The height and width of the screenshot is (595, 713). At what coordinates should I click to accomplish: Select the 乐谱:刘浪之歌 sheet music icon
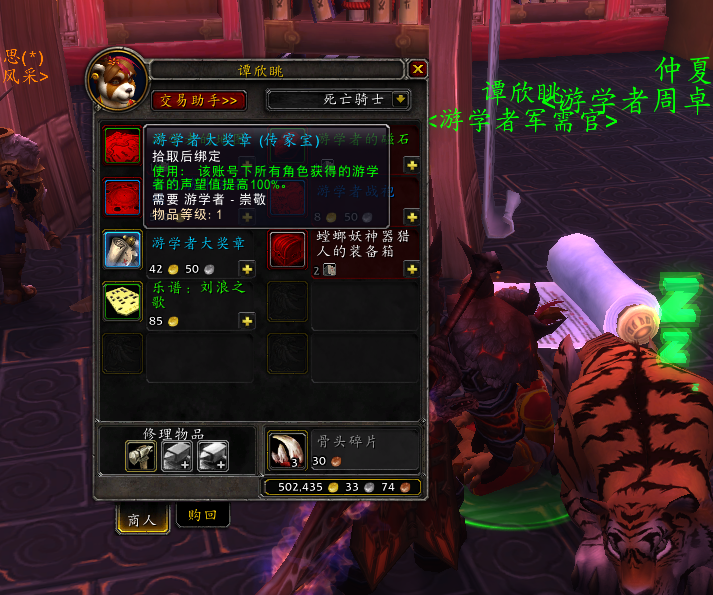[123, 302]
